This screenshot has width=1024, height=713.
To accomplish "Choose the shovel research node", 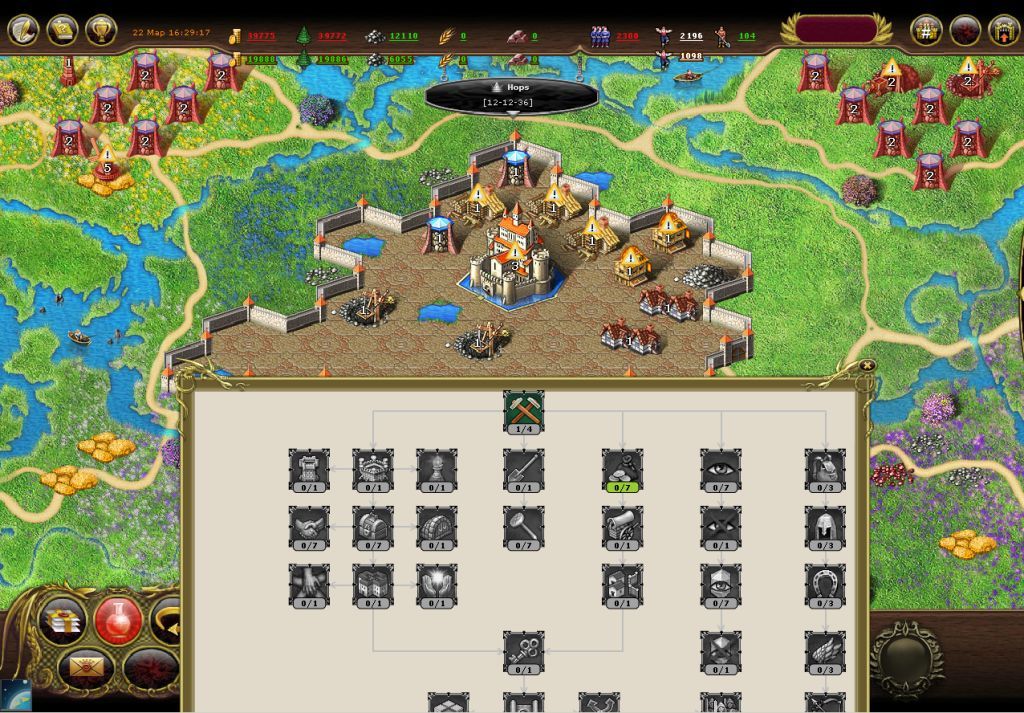I will (x=523, y=469).
